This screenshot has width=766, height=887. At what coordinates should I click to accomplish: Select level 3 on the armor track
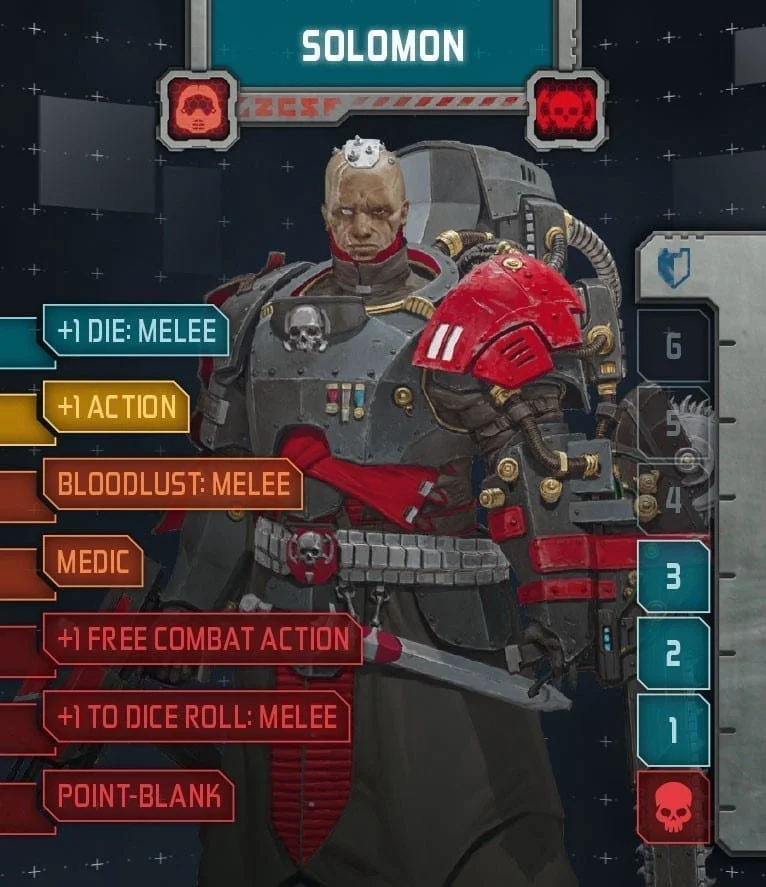pos(673,577)
